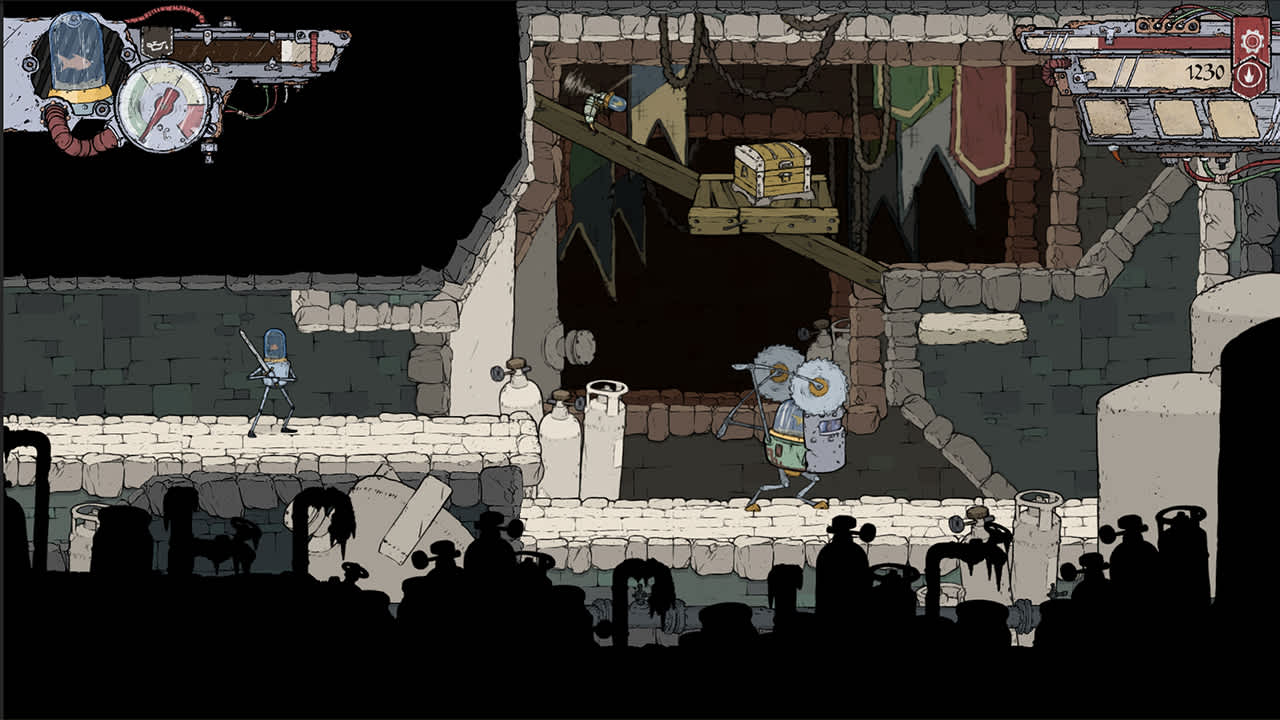Select the rightmost parchment item slot
1280x720 pixels.
[x=1234, y=118]
